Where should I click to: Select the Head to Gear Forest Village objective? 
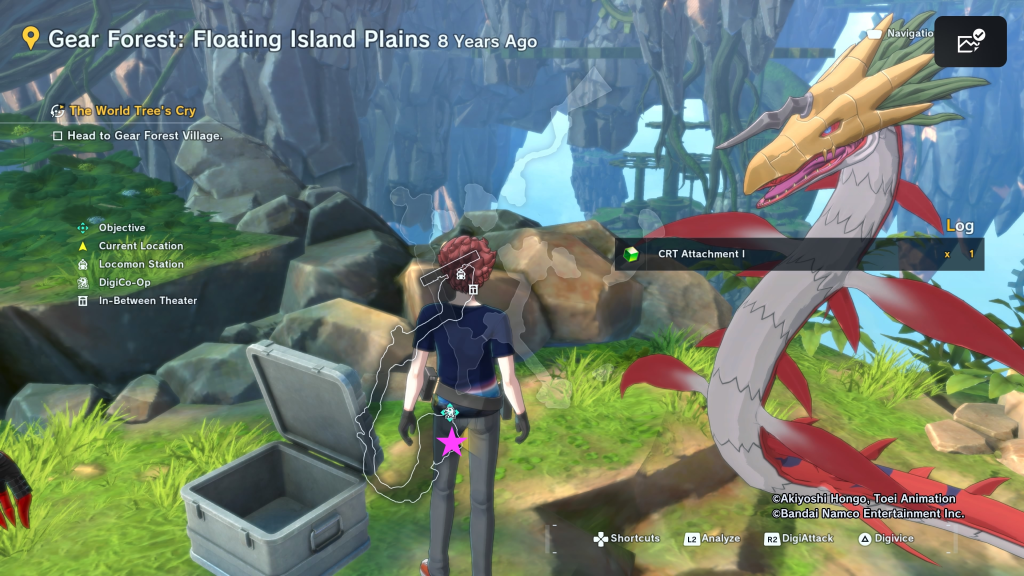point(144,135)
